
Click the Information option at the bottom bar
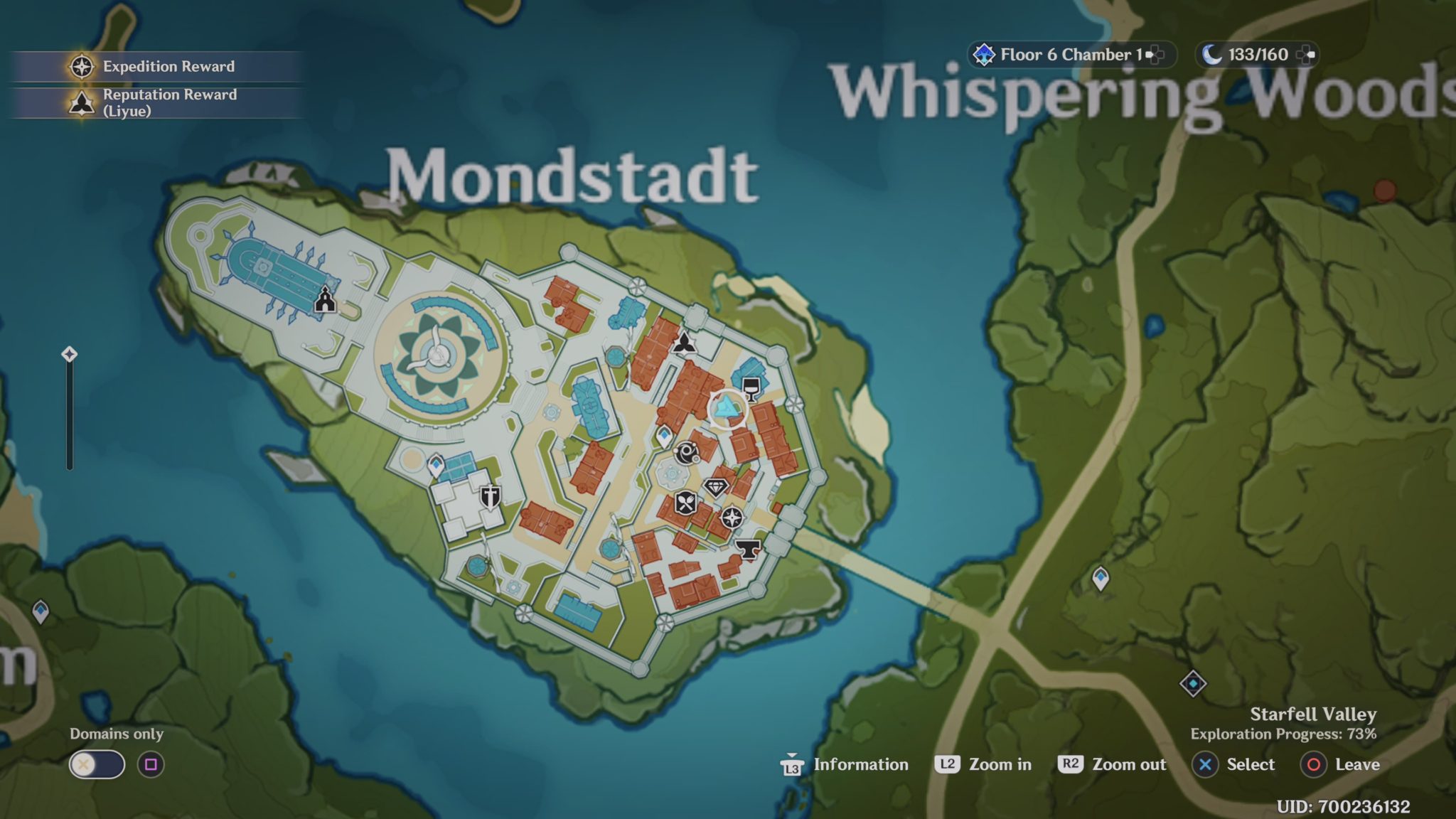click(862, 764)
